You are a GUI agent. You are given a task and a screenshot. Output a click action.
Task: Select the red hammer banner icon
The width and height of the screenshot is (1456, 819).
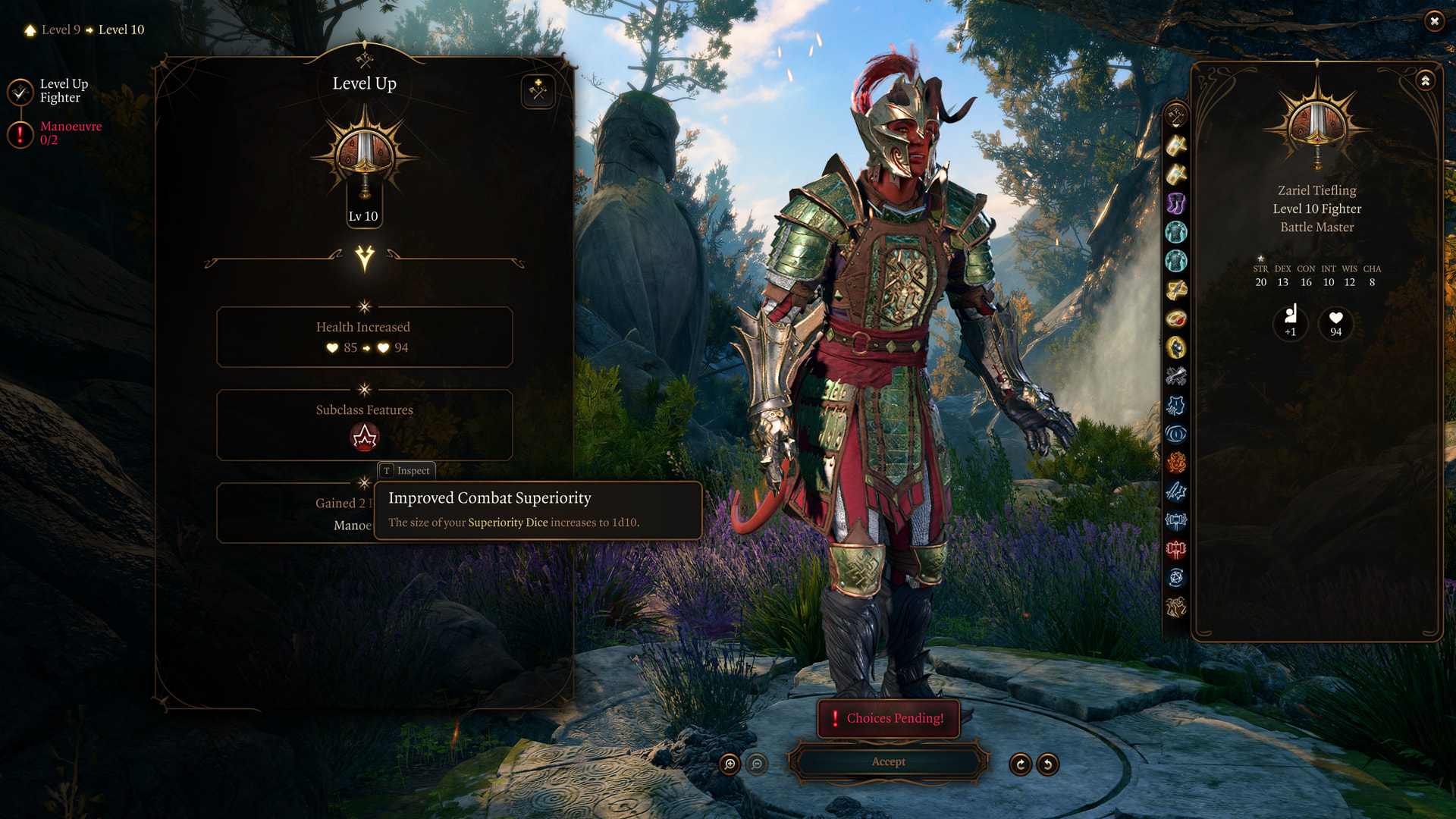[1176, 549]
